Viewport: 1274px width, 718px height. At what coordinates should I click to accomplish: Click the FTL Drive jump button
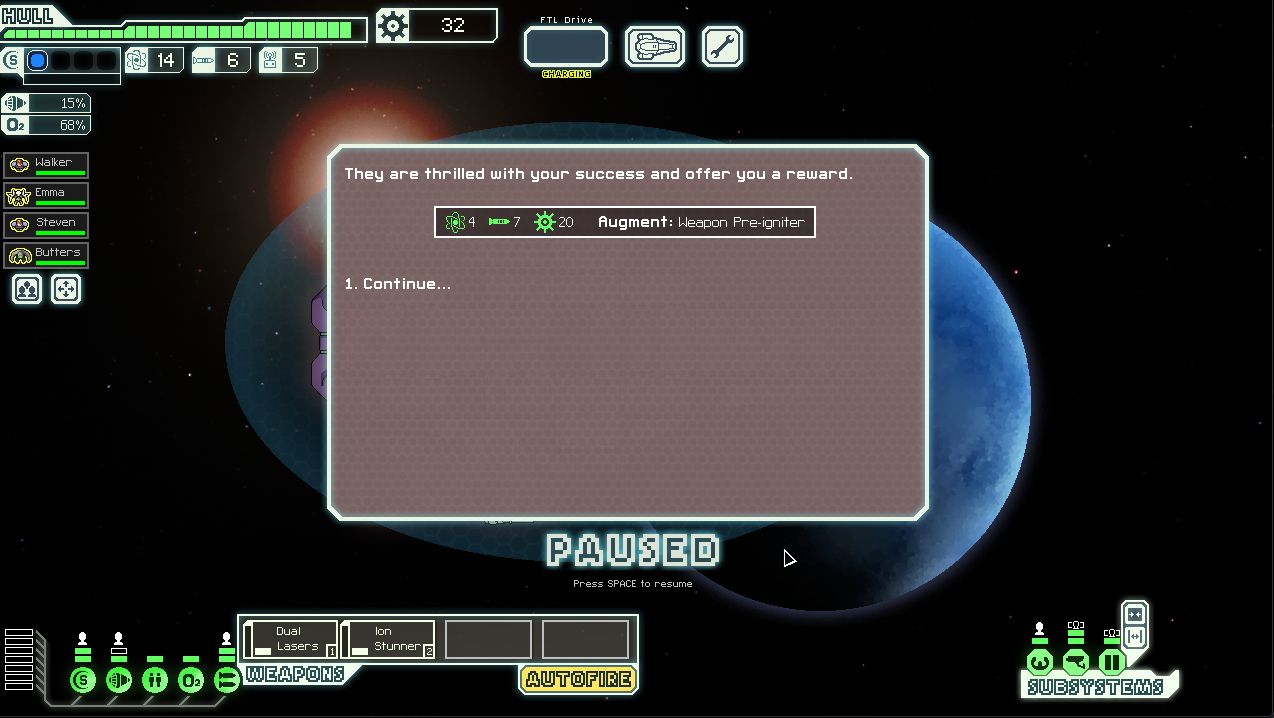(x=566, y=47)
